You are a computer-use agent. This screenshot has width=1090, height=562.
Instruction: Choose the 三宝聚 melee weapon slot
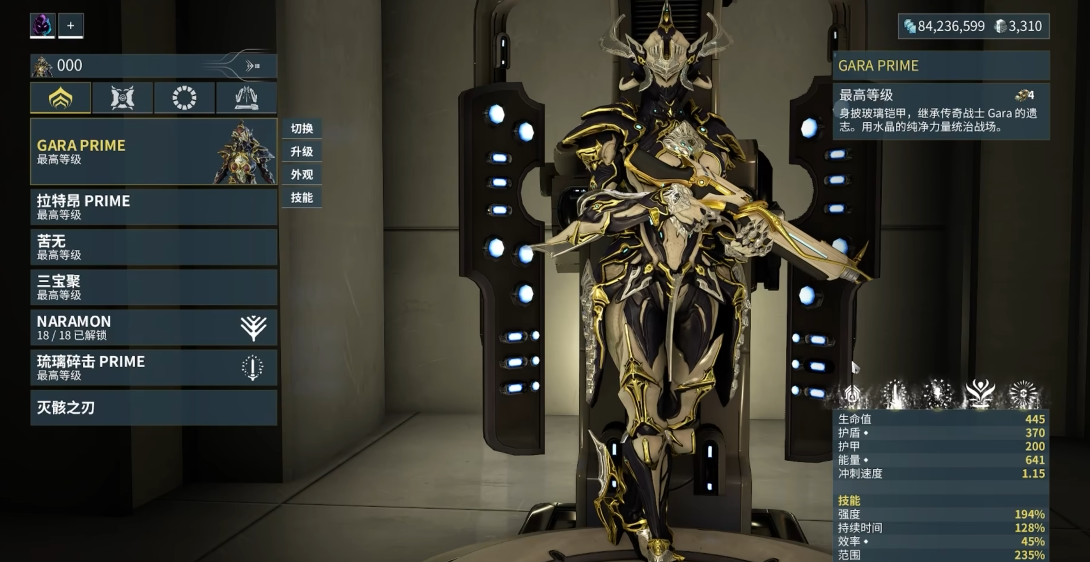[153, 287]
